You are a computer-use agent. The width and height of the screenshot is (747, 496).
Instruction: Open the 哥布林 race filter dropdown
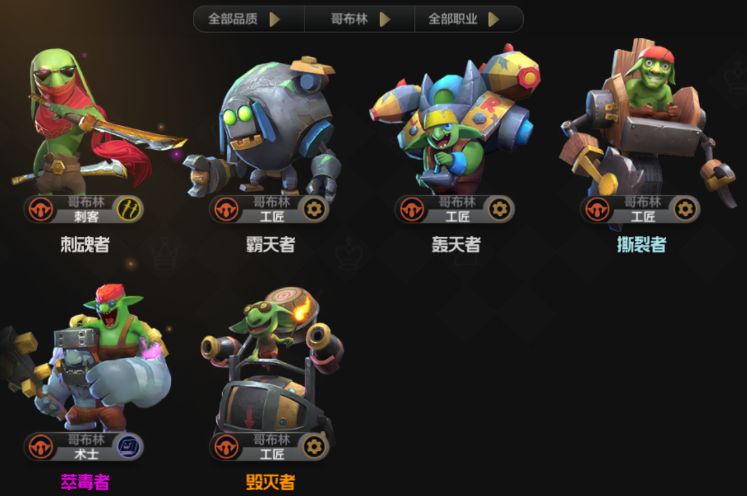coord(358,18)
